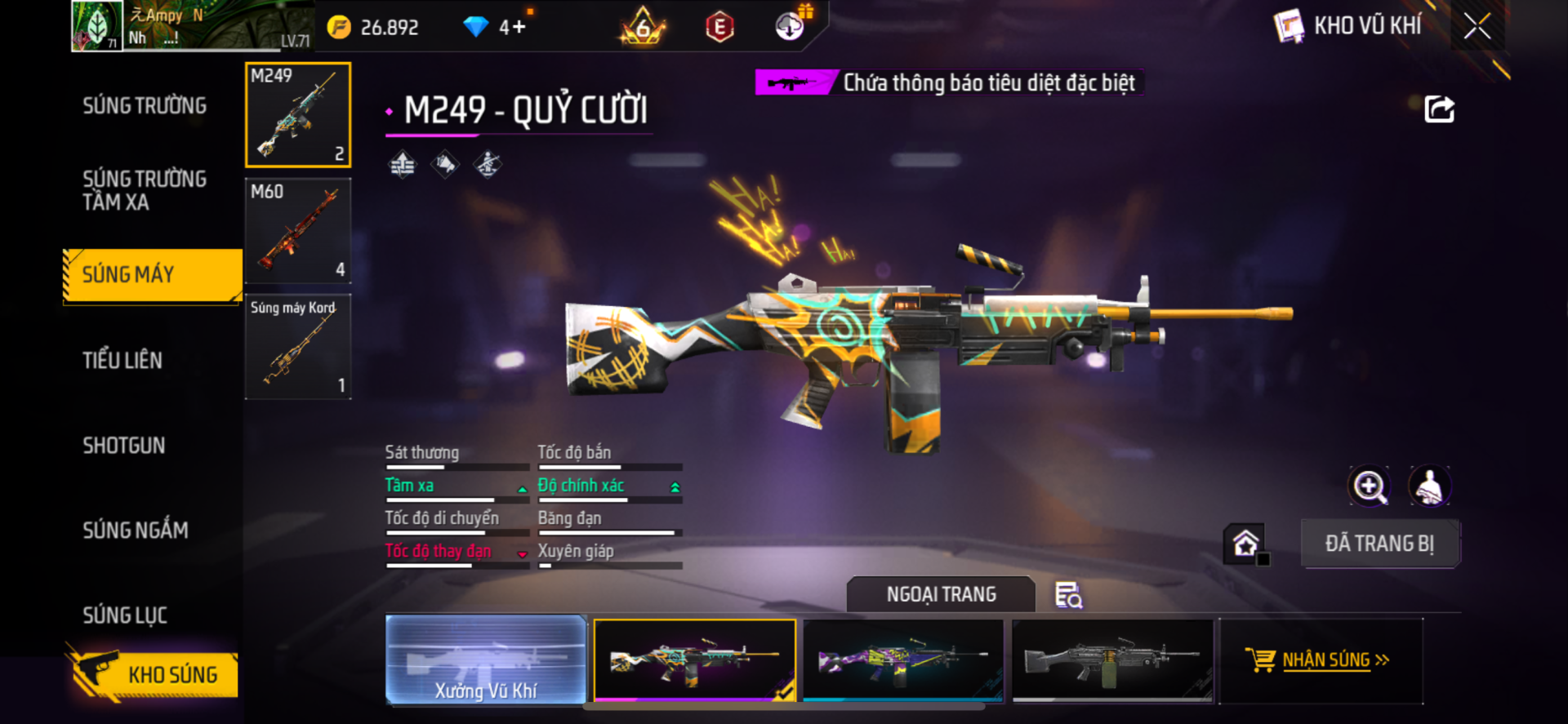Share the weapon via share icon
1568x724 pixels.
[x=1439, y=109]
